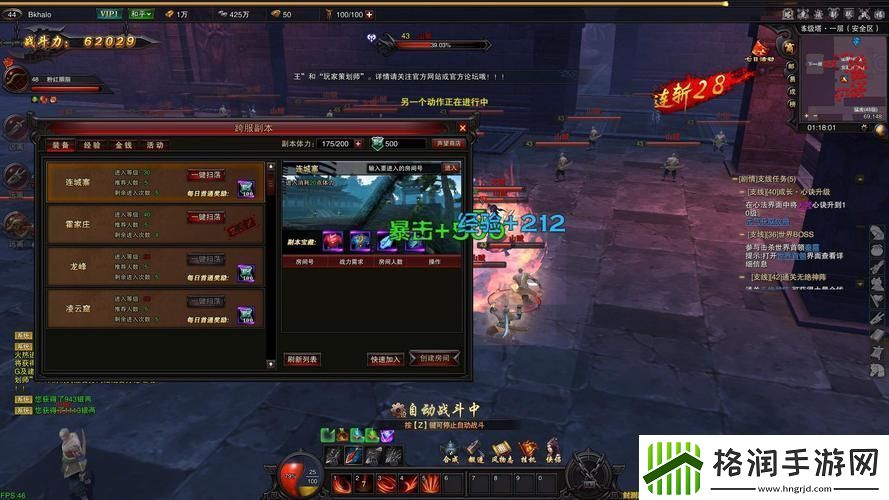Click 快速加入 to quick join
Viewport: 889px width, 500px height.
[385, 358]
